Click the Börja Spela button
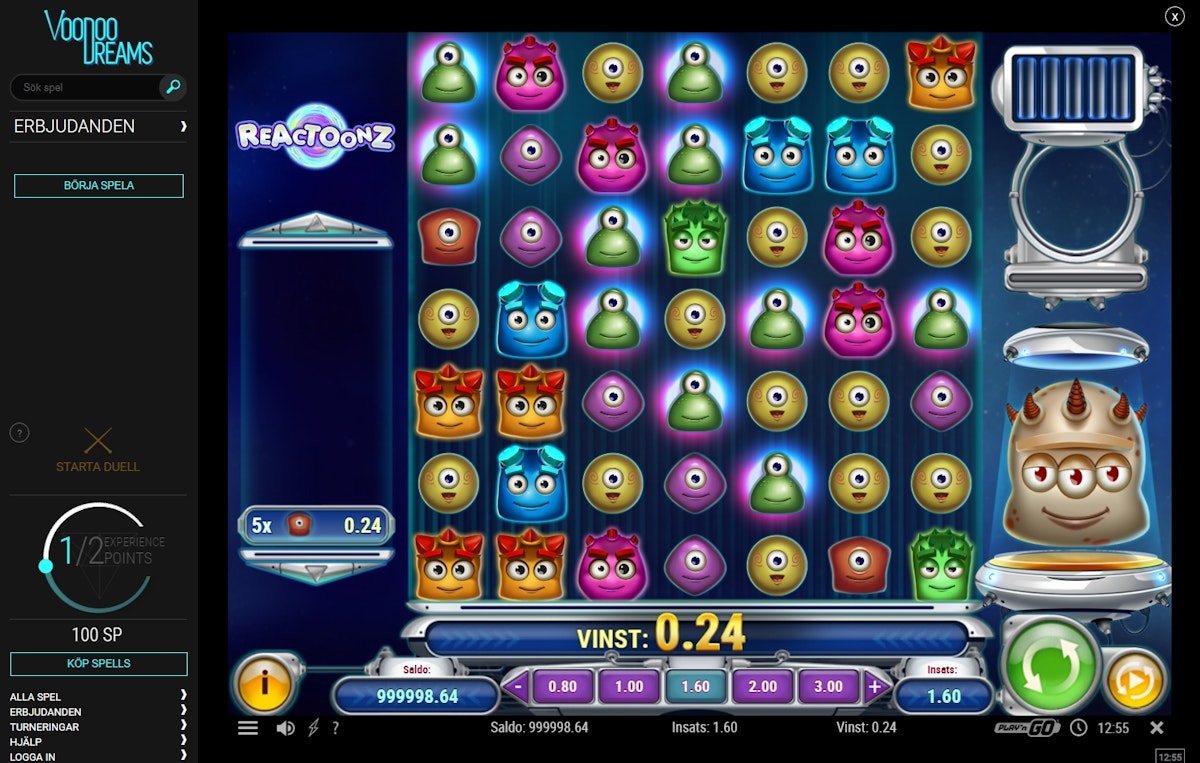Viewport: 1200px width, 763px height. pos(98,186)
